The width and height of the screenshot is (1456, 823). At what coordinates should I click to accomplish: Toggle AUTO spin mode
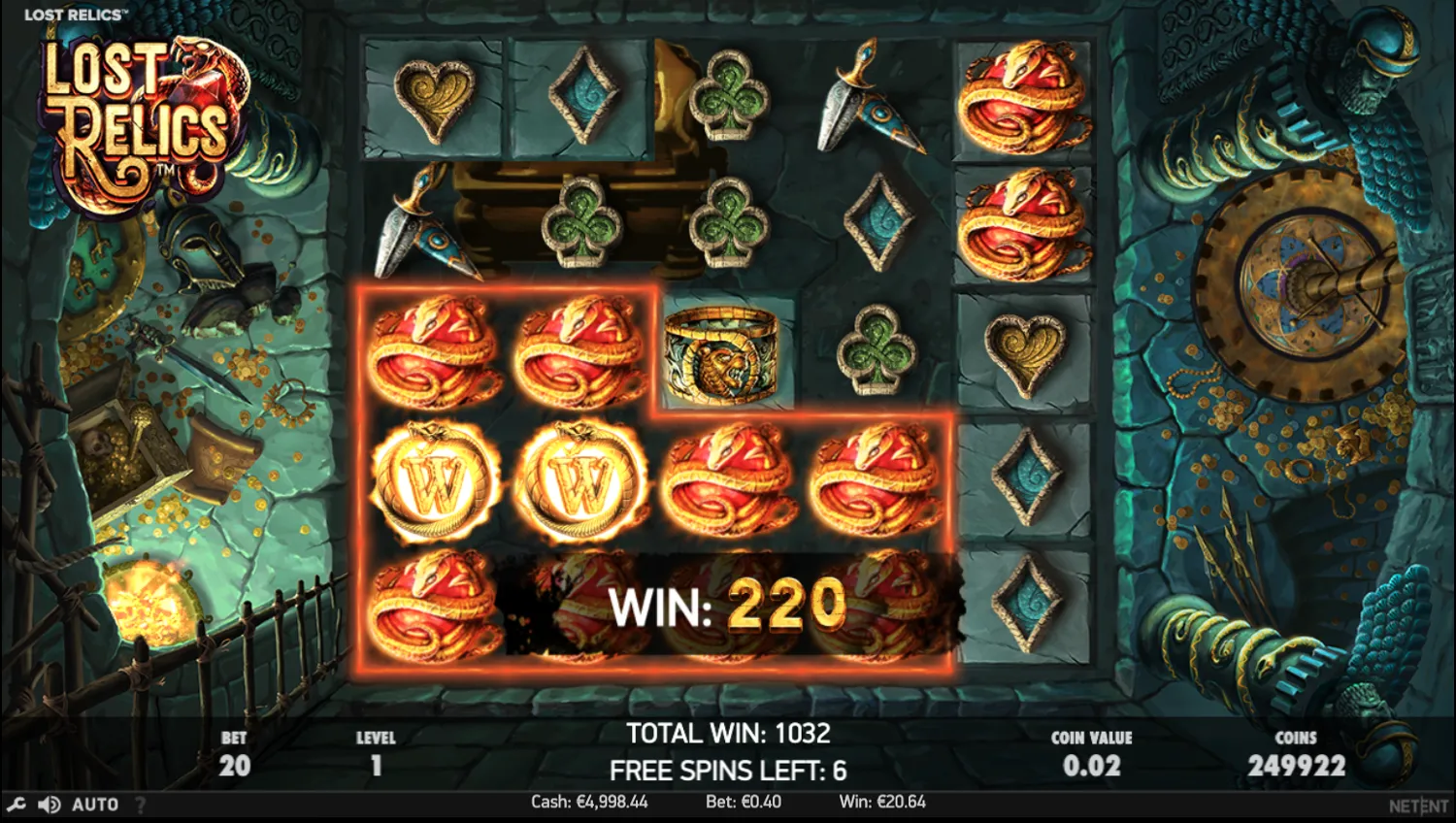coord(93,804)
